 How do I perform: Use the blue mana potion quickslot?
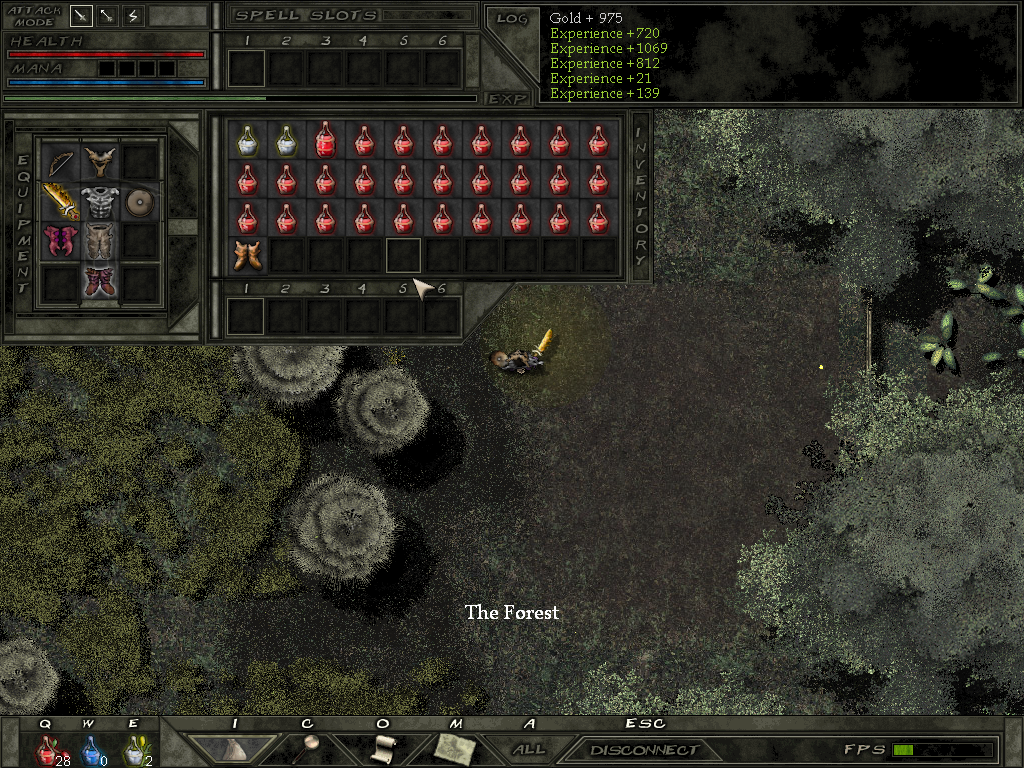[x=90, y=748]
